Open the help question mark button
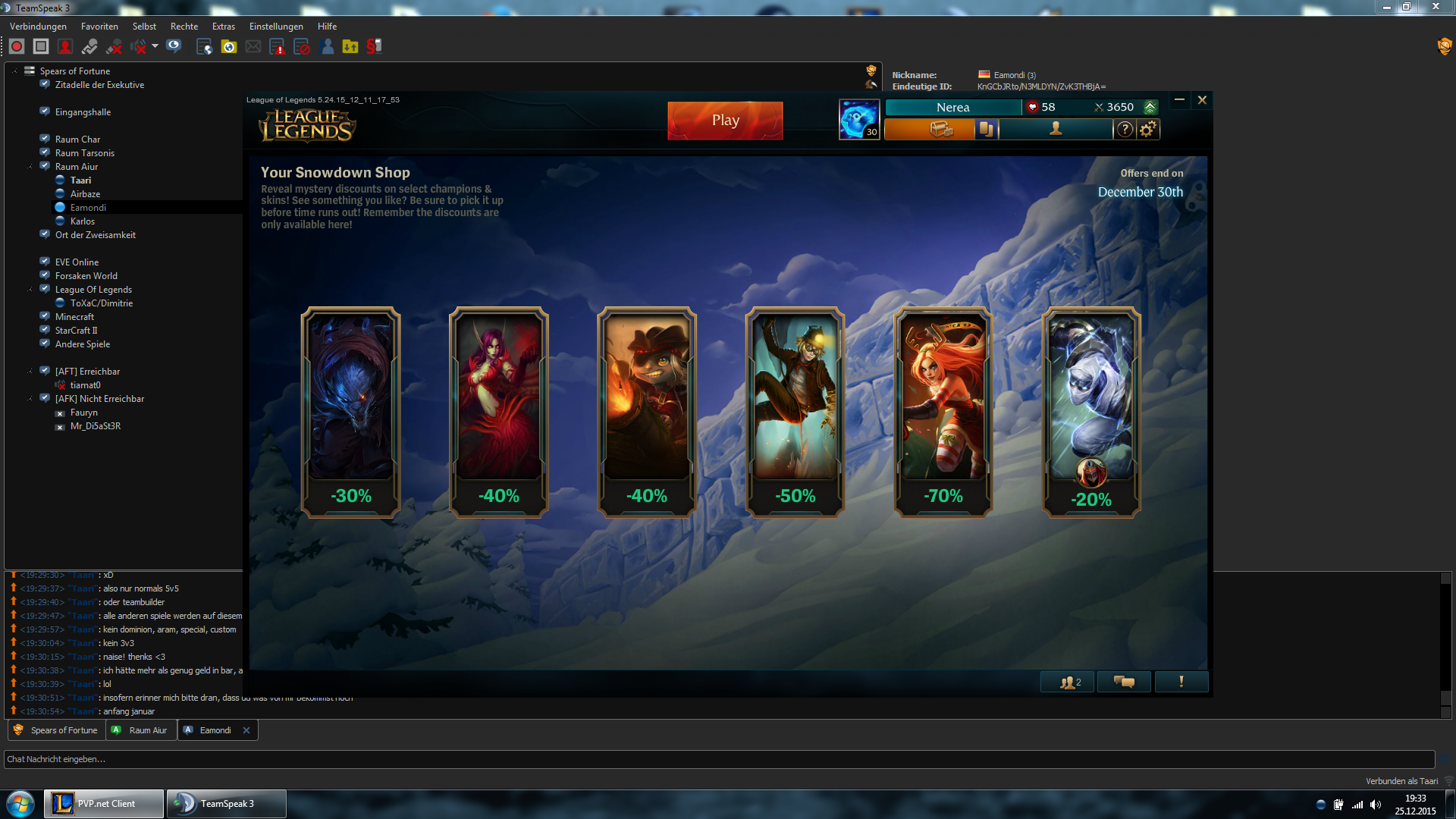The image size is (1456, 819). click(1125, 130)
